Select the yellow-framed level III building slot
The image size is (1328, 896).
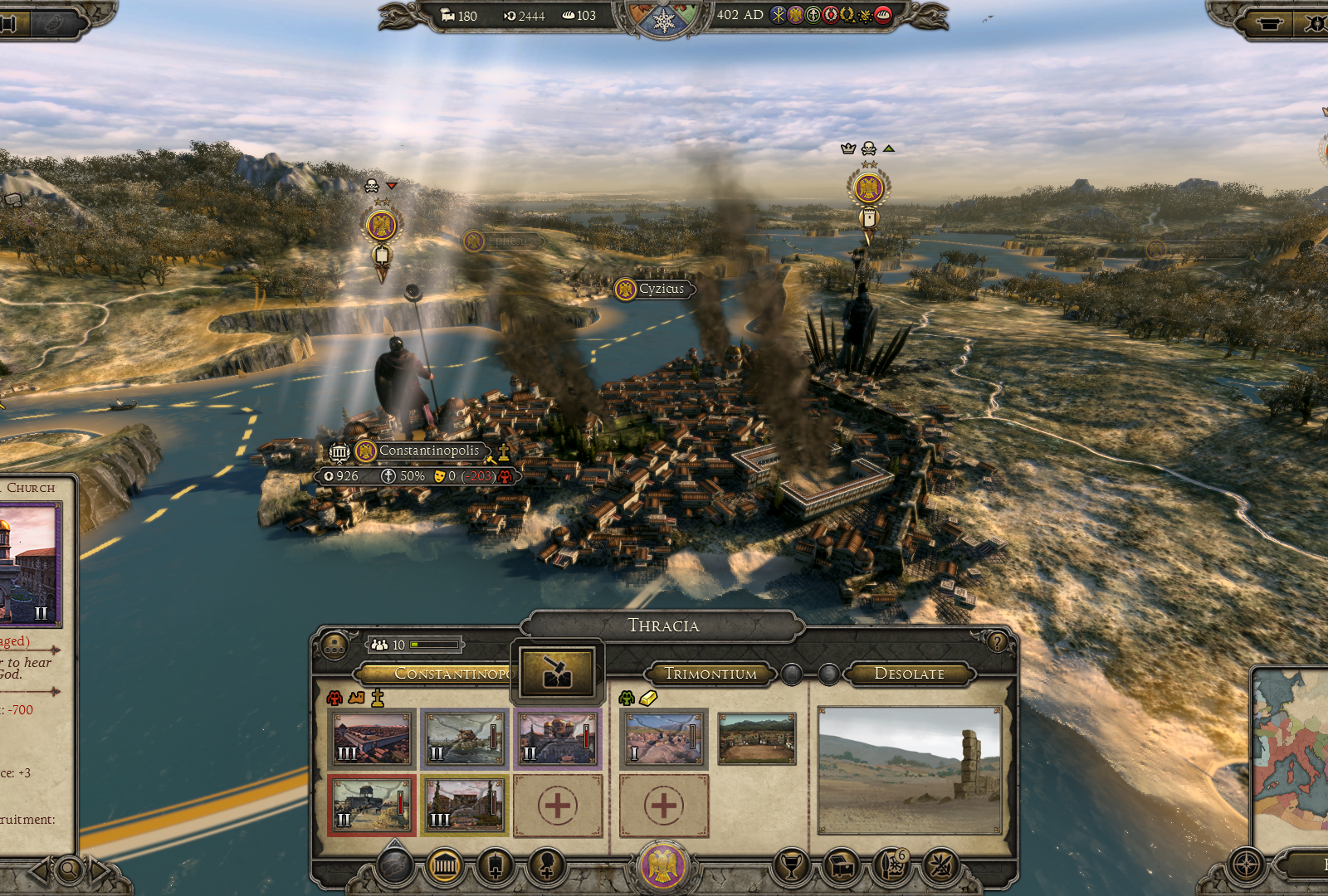[465, 805]
